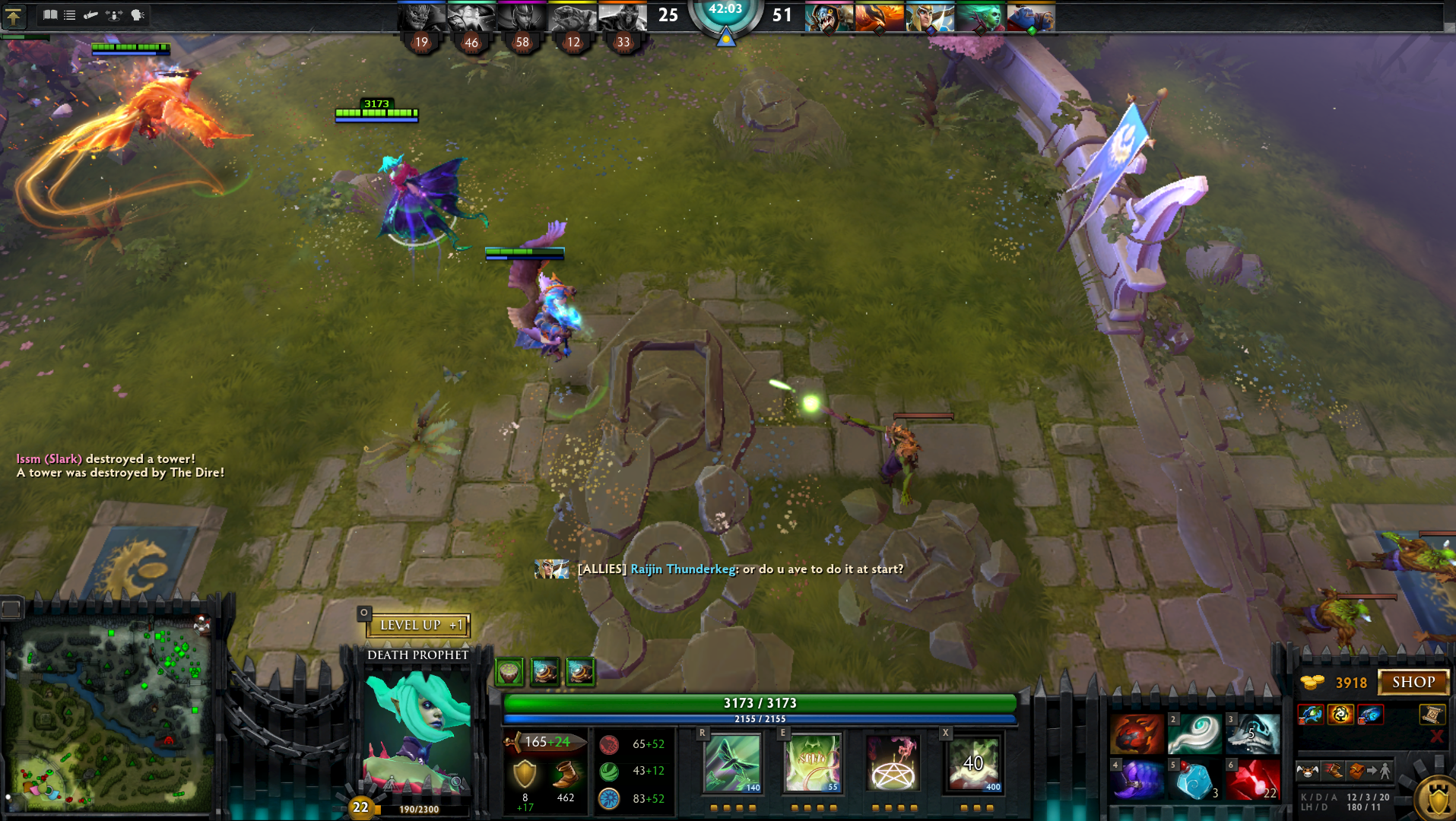Open the SHOP panel
This screenshot has width=1456, height=821.
[1413, 682]
